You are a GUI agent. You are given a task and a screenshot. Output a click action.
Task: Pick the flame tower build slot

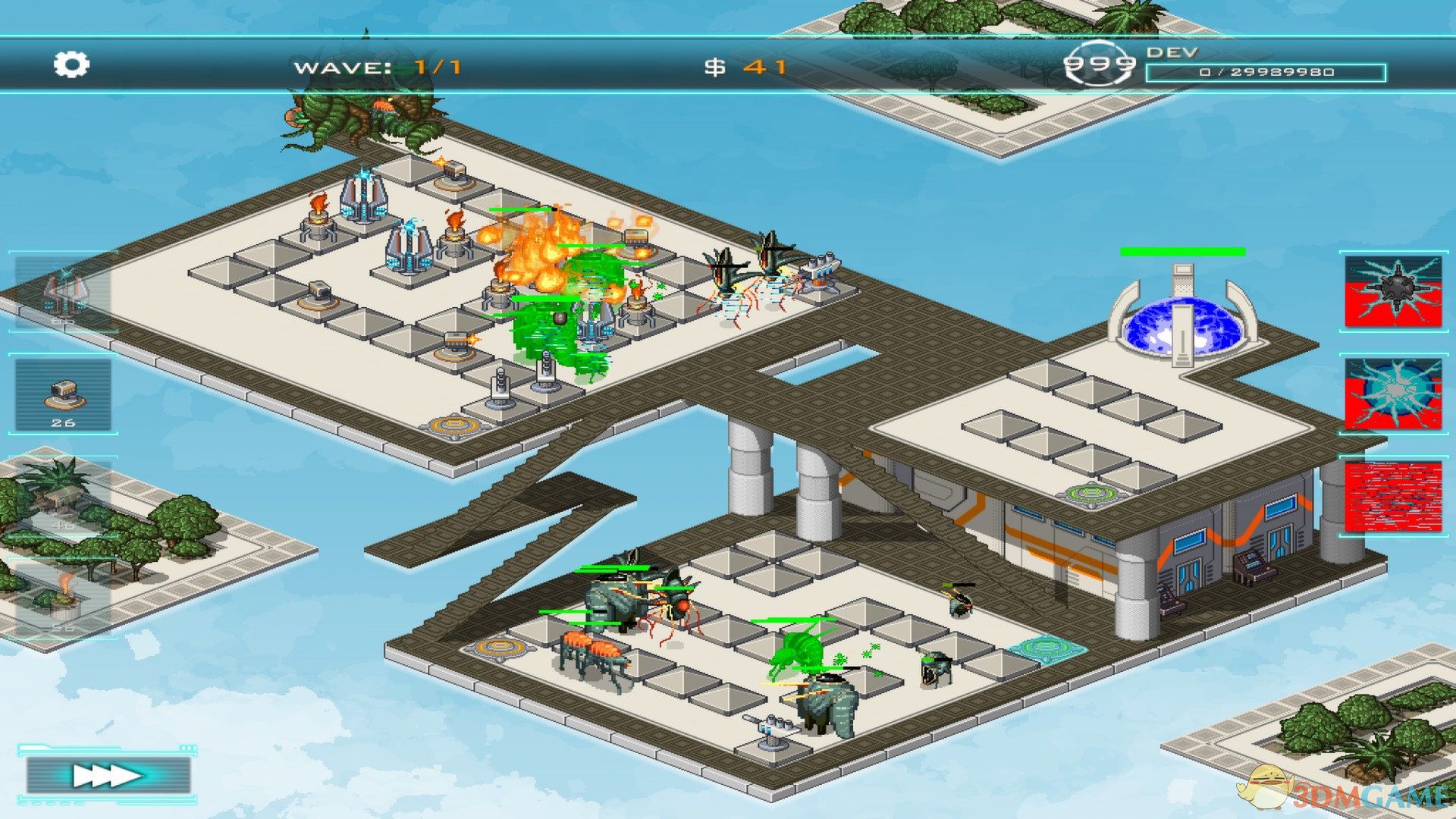[x=64, y=599]
